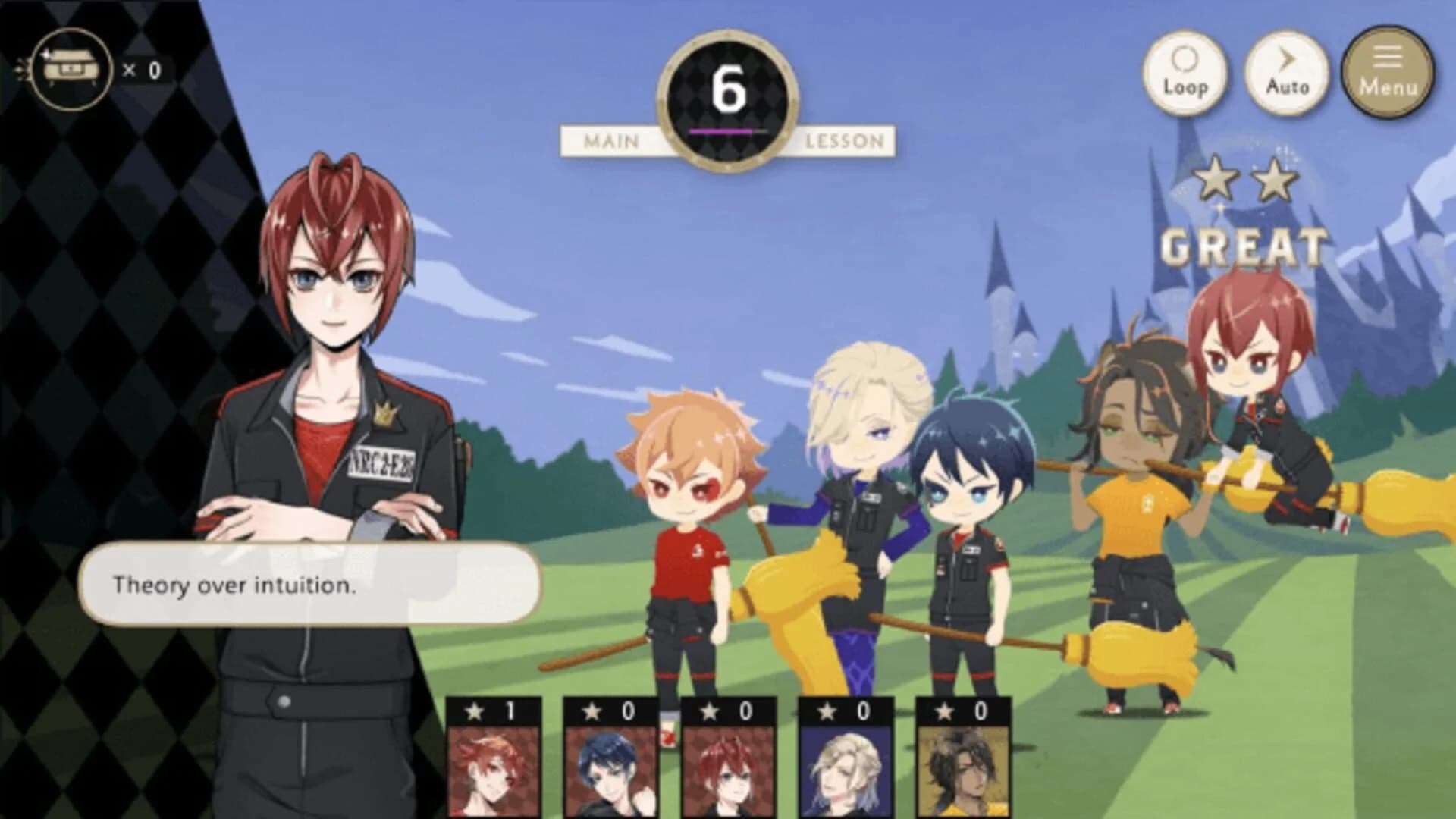Toggle the circle icon on the Loop button
Image resolution: width=1456 pixels, height=819 pixels.
coord(1187,59)
